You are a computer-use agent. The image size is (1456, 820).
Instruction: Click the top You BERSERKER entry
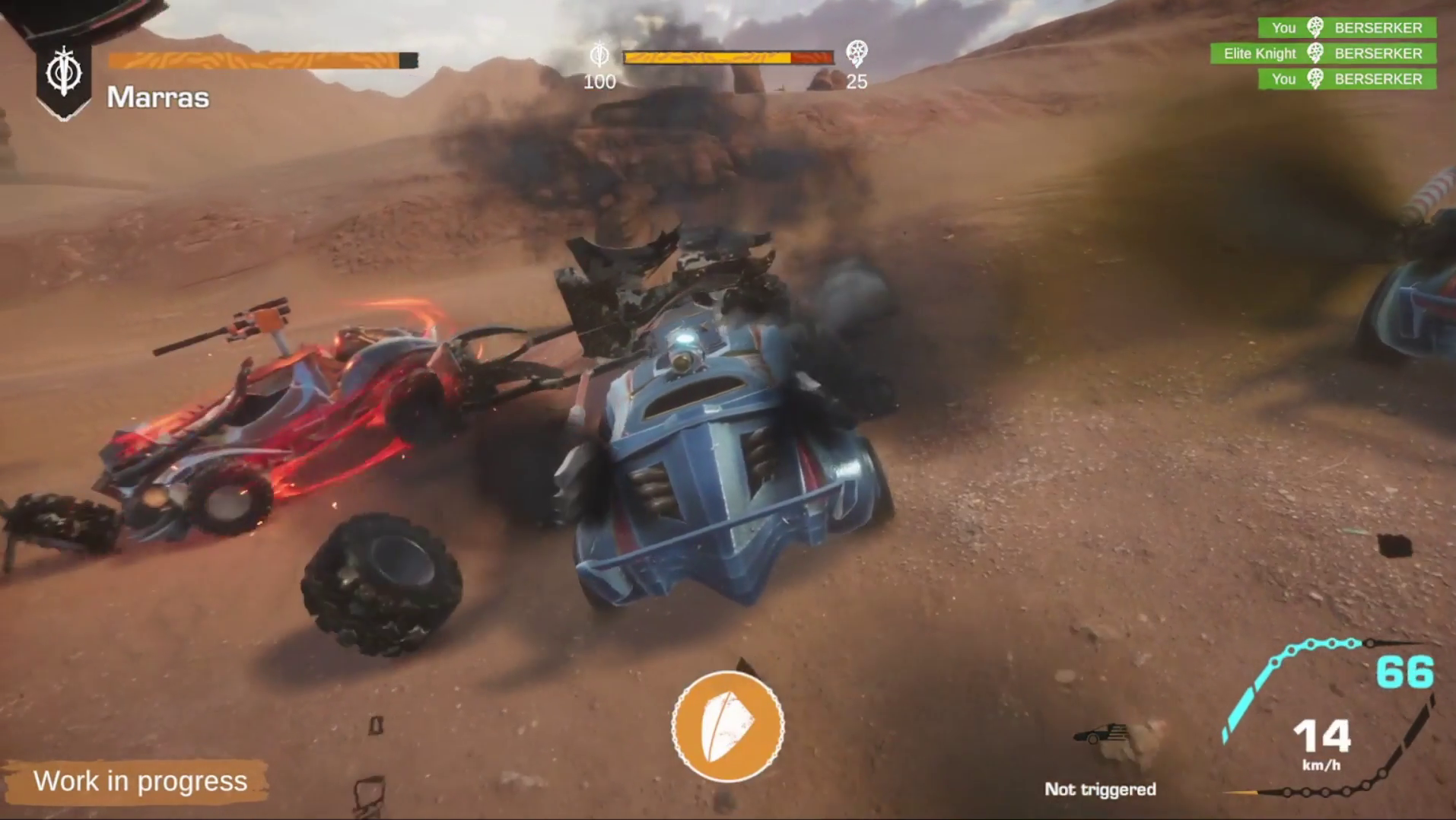[x=1346, y=28]
